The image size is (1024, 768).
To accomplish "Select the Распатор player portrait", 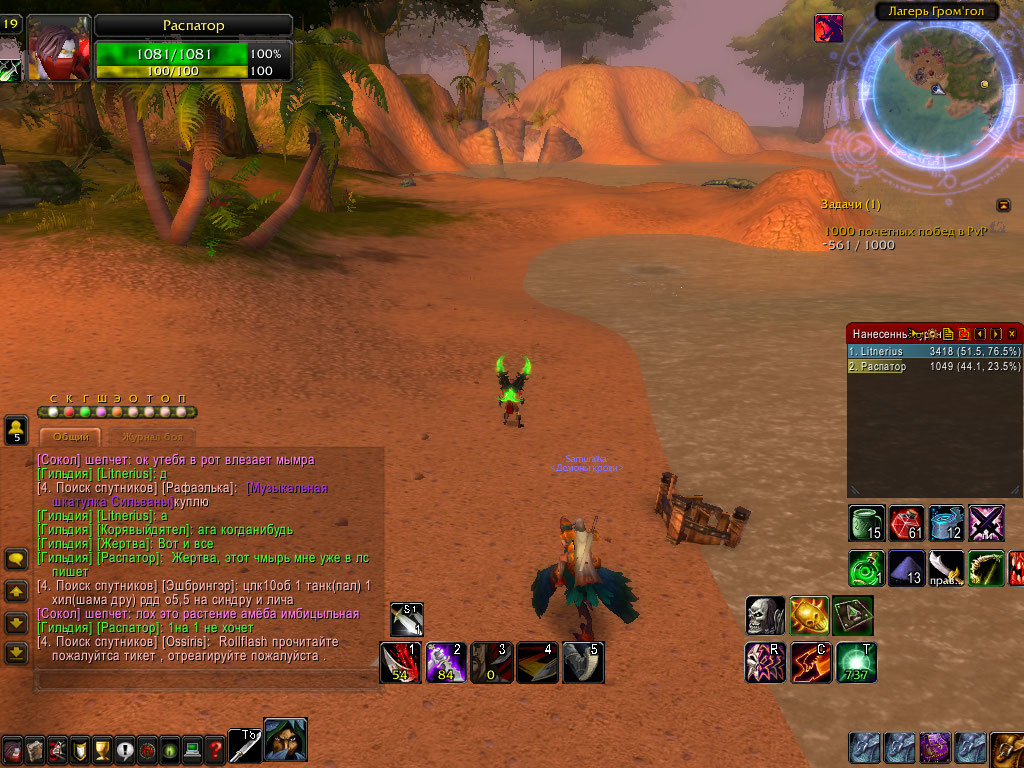I will click(x=58, y=48).
